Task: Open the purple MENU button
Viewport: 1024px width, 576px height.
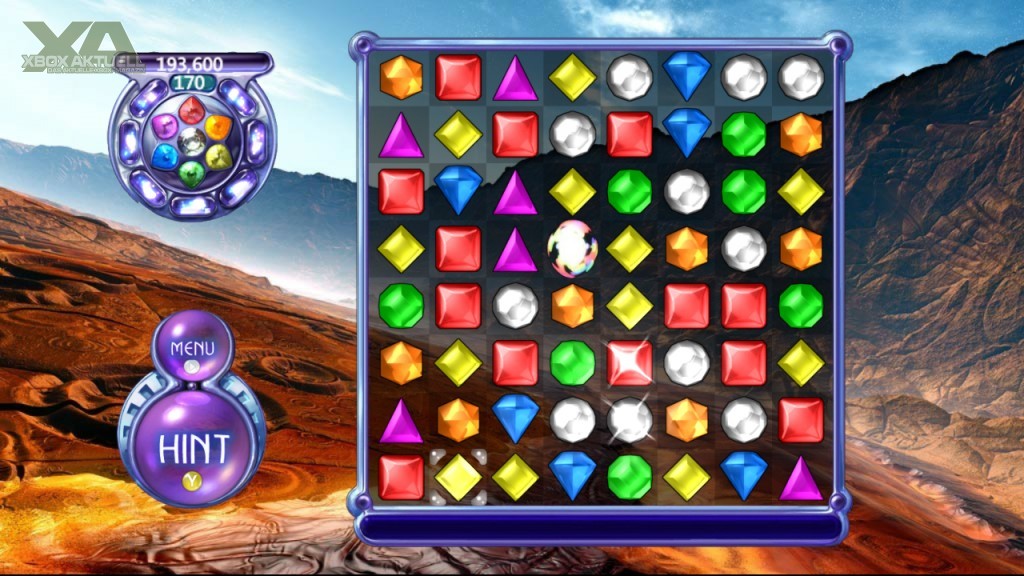Action: click(193, 351)
